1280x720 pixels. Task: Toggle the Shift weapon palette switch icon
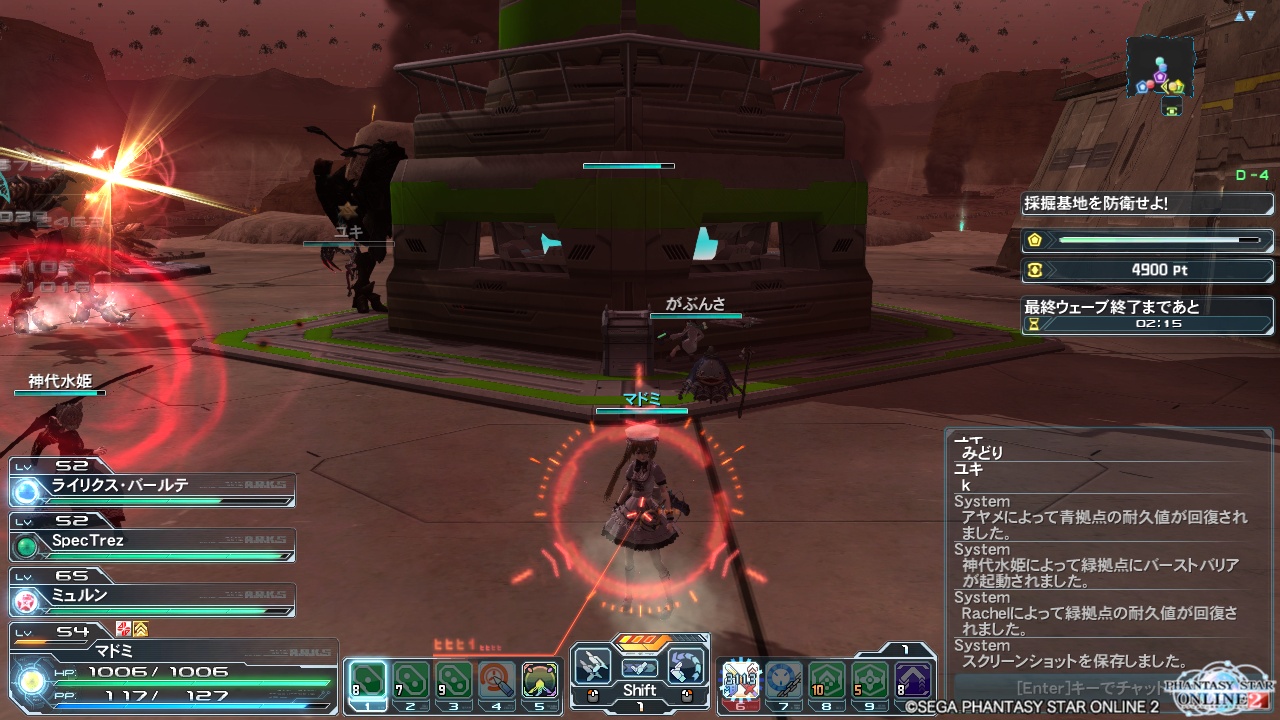pyautogui.click(x=639, y=668)
